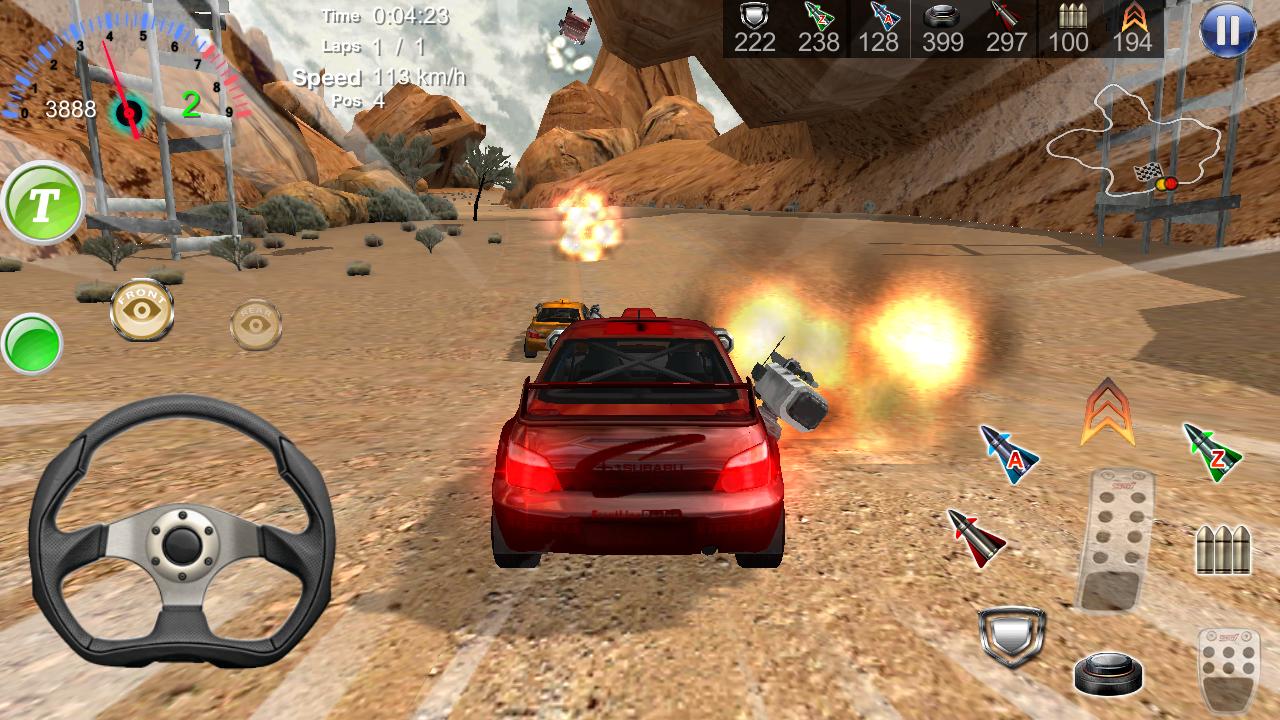Fire the machine gun bullets
The height and width of the screenshot is (720, 1280).
point(1224,547)
